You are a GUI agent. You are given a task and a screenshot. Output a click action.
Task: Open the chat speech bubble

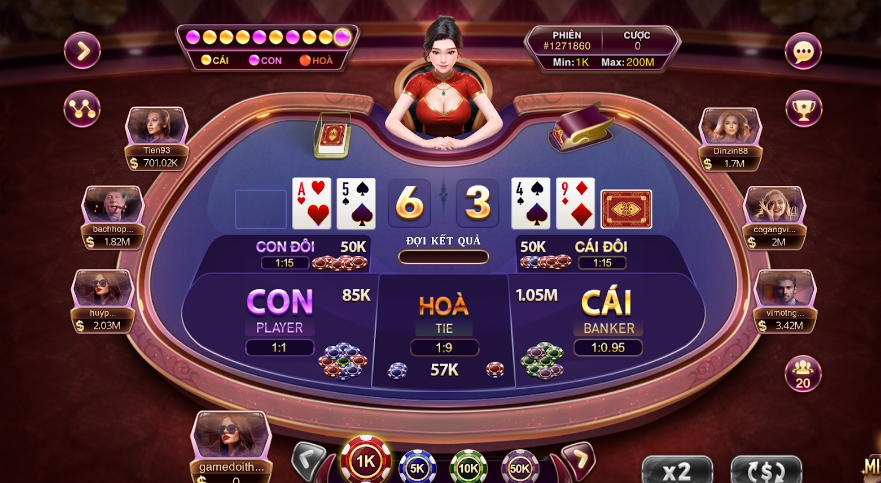click(803, 51)
